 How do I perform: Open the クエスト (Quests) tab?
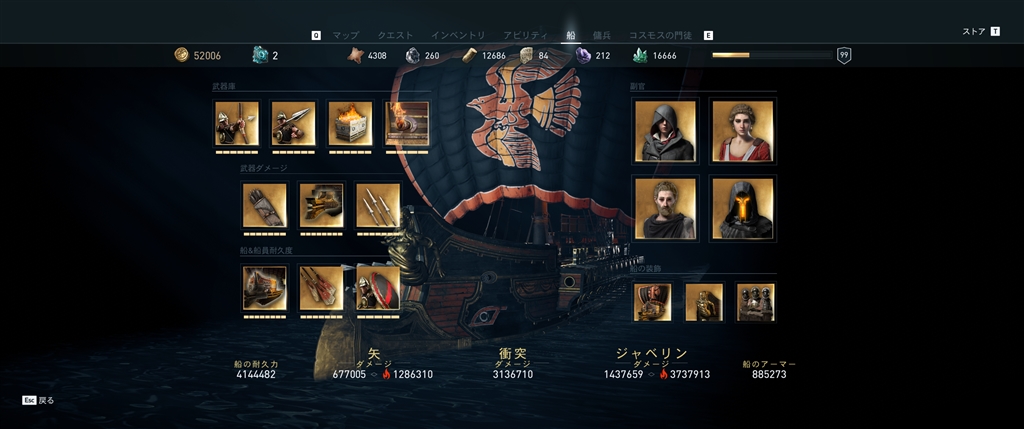[395, 35]
